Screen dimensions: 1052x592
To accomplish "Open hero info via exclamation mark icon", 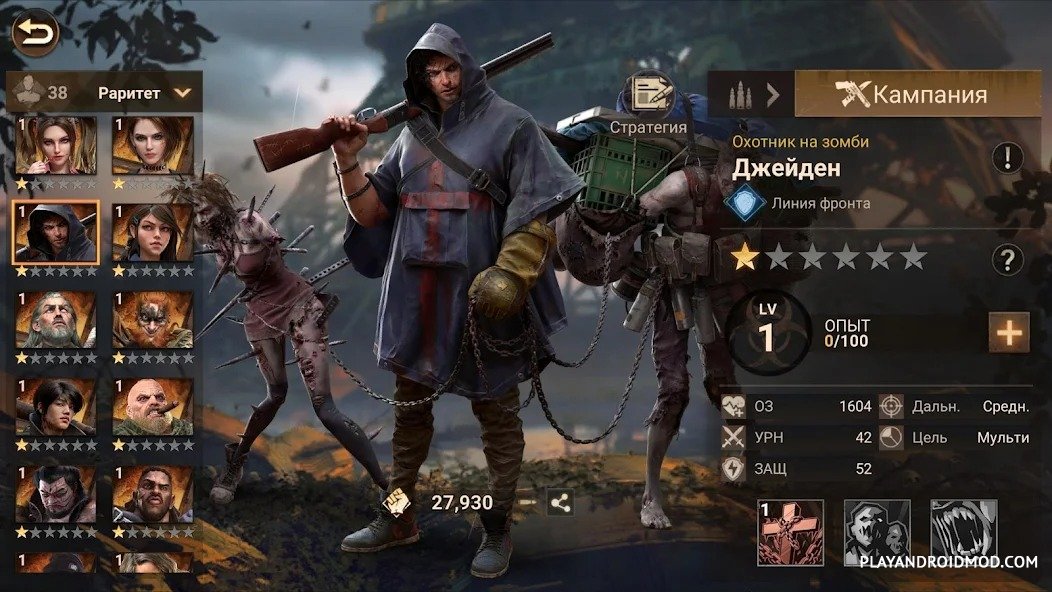I will point(1007,158).
